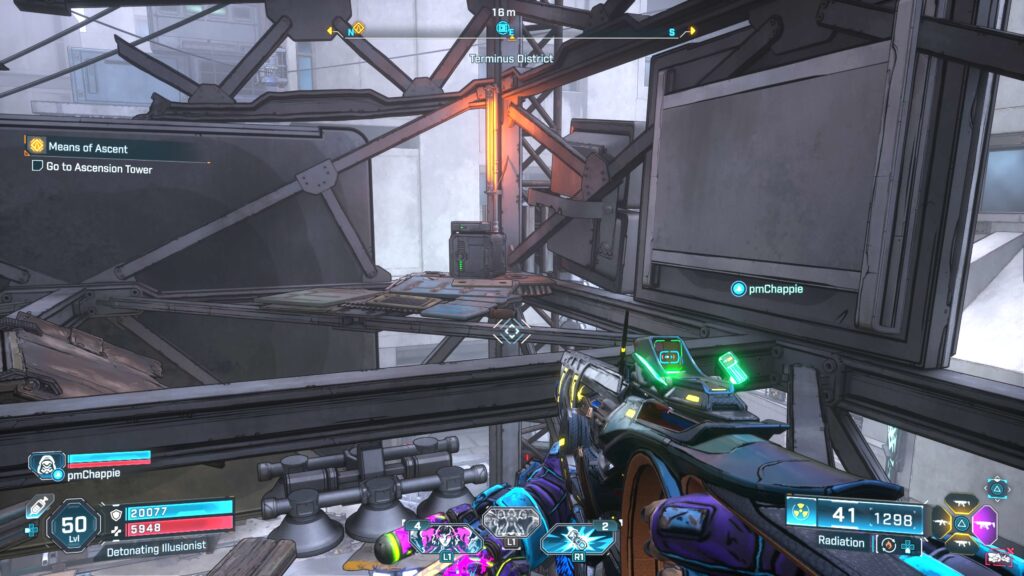Select pmChappie's hooded portrait icon

46,461
